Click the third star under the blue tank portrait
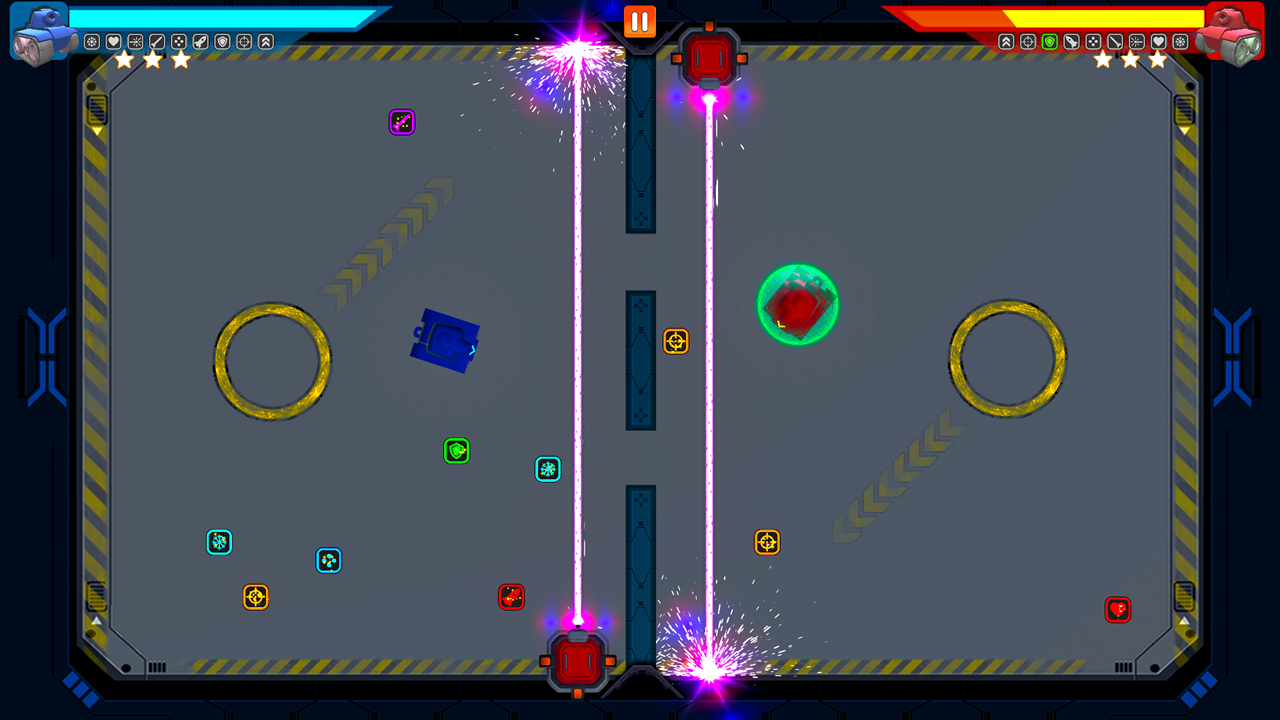The width and height of the screenshot is (1280, 720). [x=180, y=58]
